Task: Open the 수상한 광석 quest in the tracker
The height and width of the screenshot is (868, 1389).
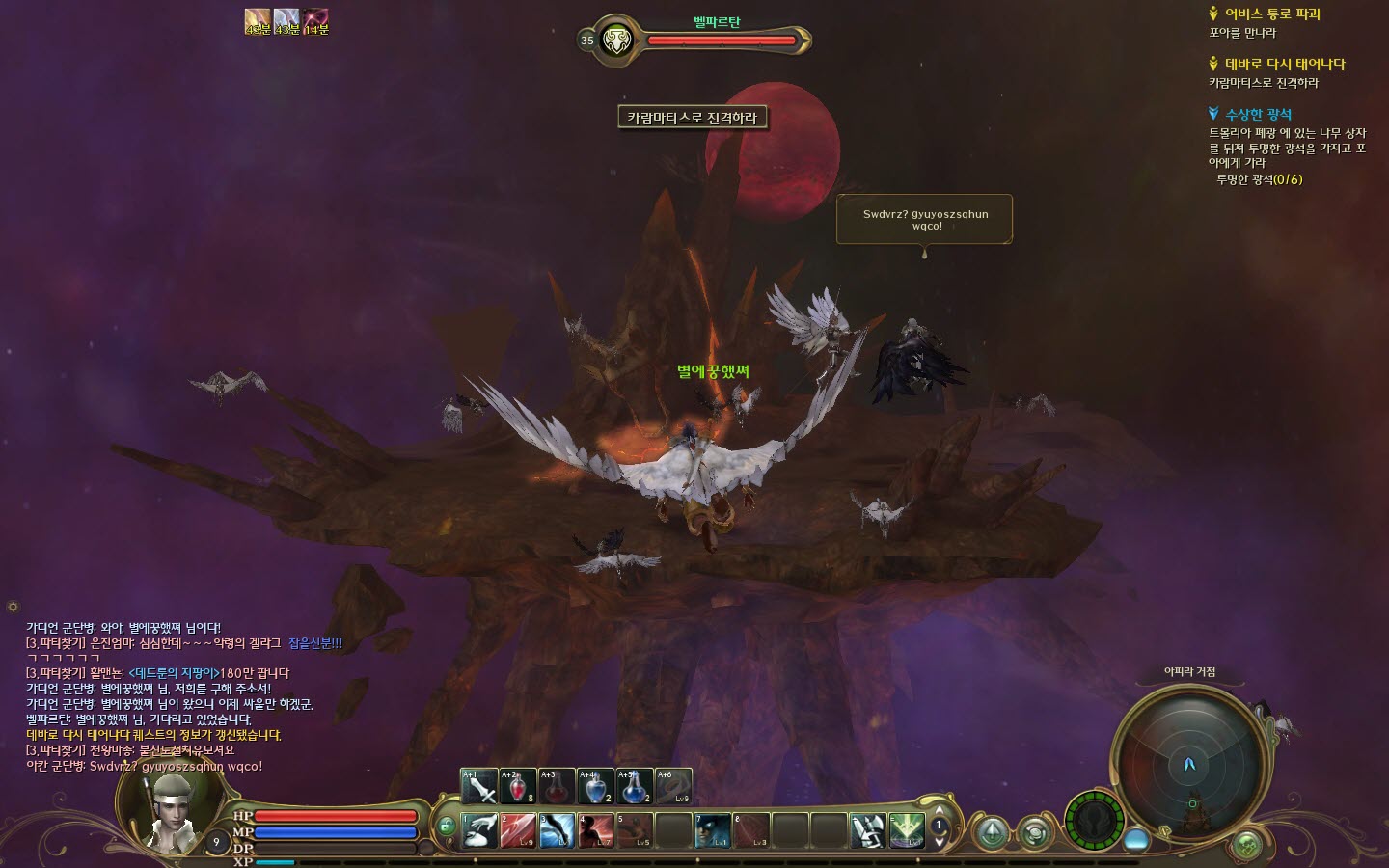Action: point(1258,115)
